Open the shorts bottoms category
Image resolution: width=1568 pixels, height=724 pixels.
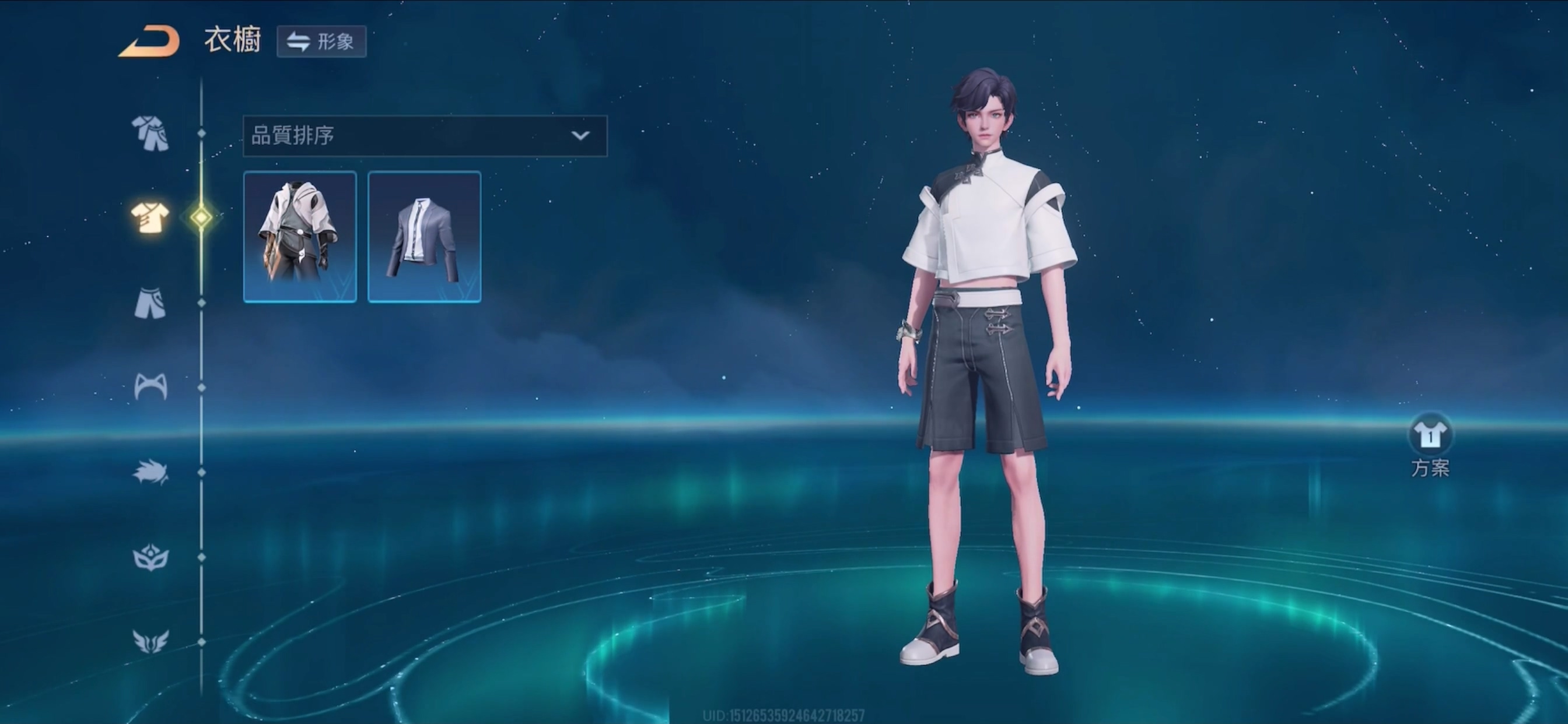point(150,303)
